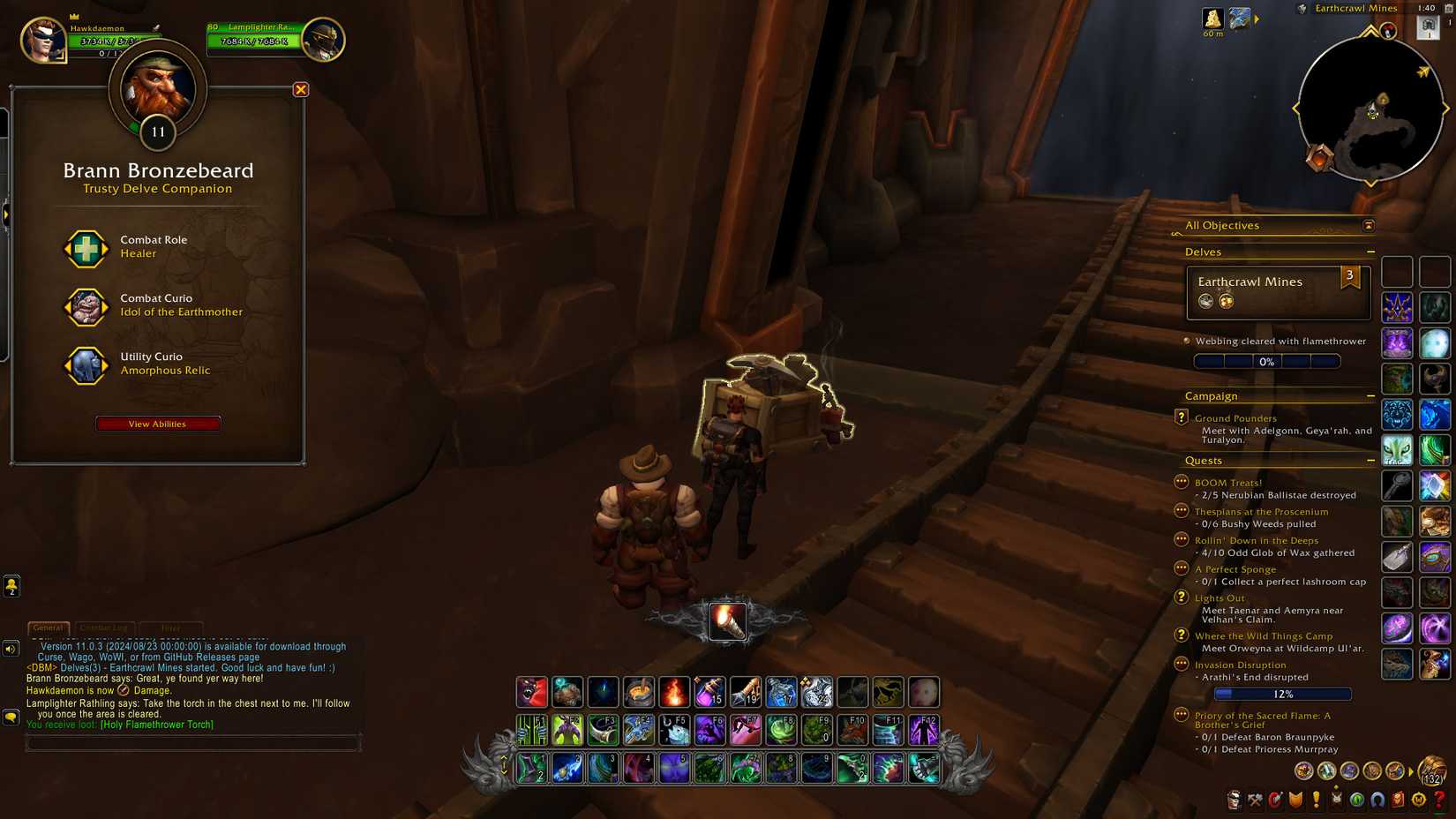The width and height of the screenshot is (1456, 819).
Task: Switch to the Combat Log chat tab
Action: tap(105, 627)
